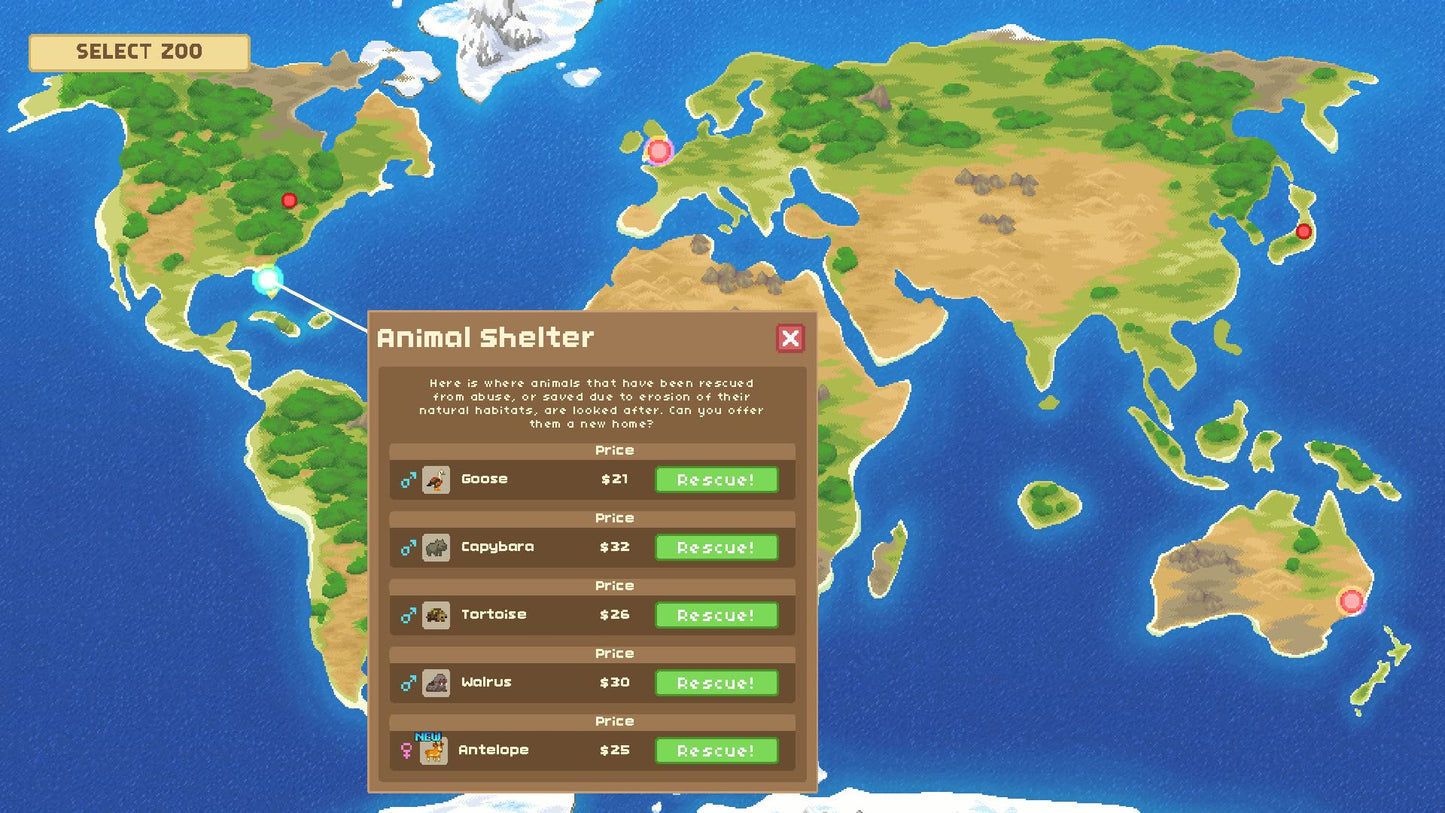Viewport: 1445px width, 813px height.
Task: Rescue the Antelope for $25
Action: (x=716, y=750)
